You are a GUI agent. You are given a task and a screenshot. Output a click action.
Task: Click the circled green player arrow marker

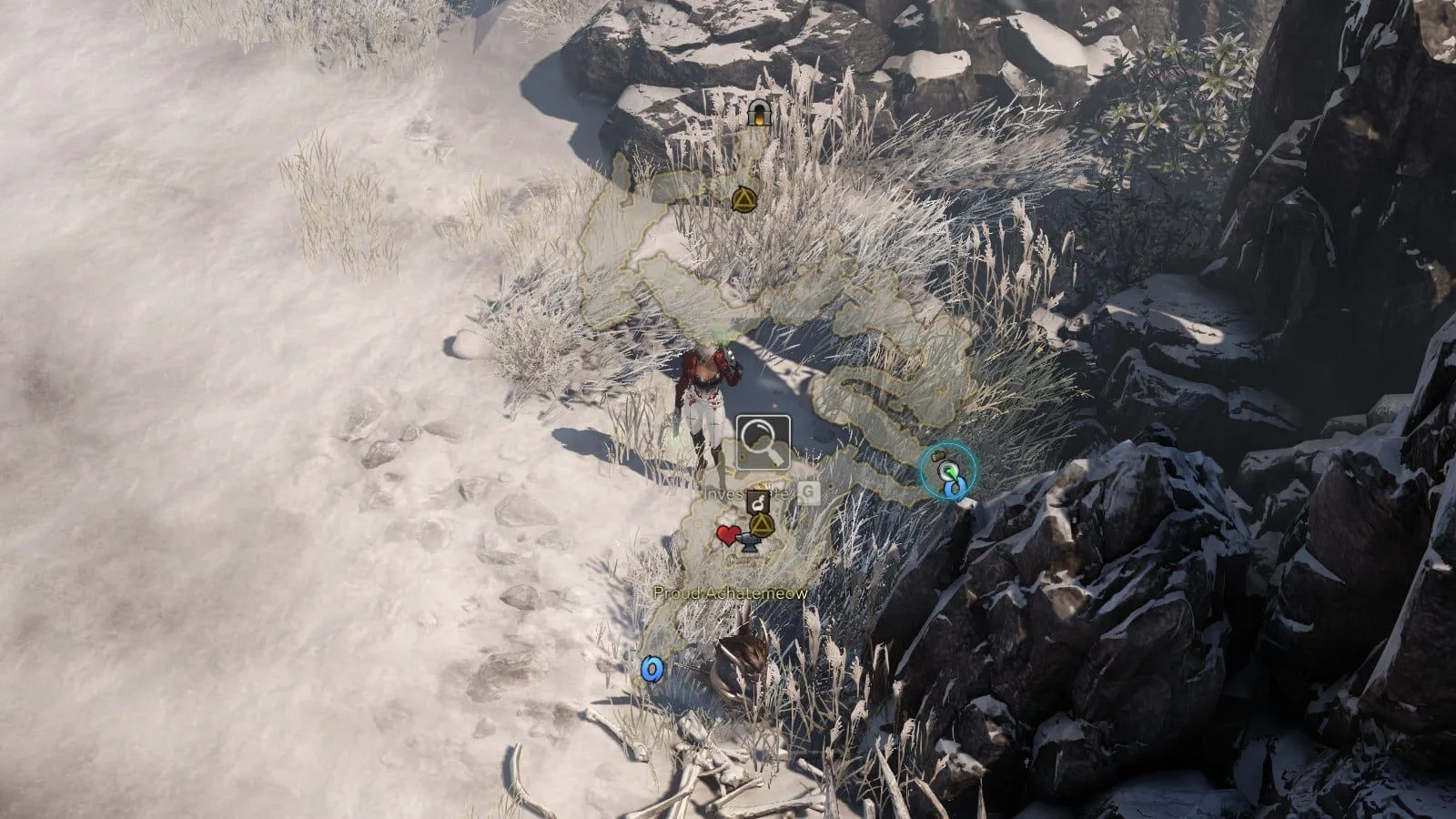click(947, 470)
